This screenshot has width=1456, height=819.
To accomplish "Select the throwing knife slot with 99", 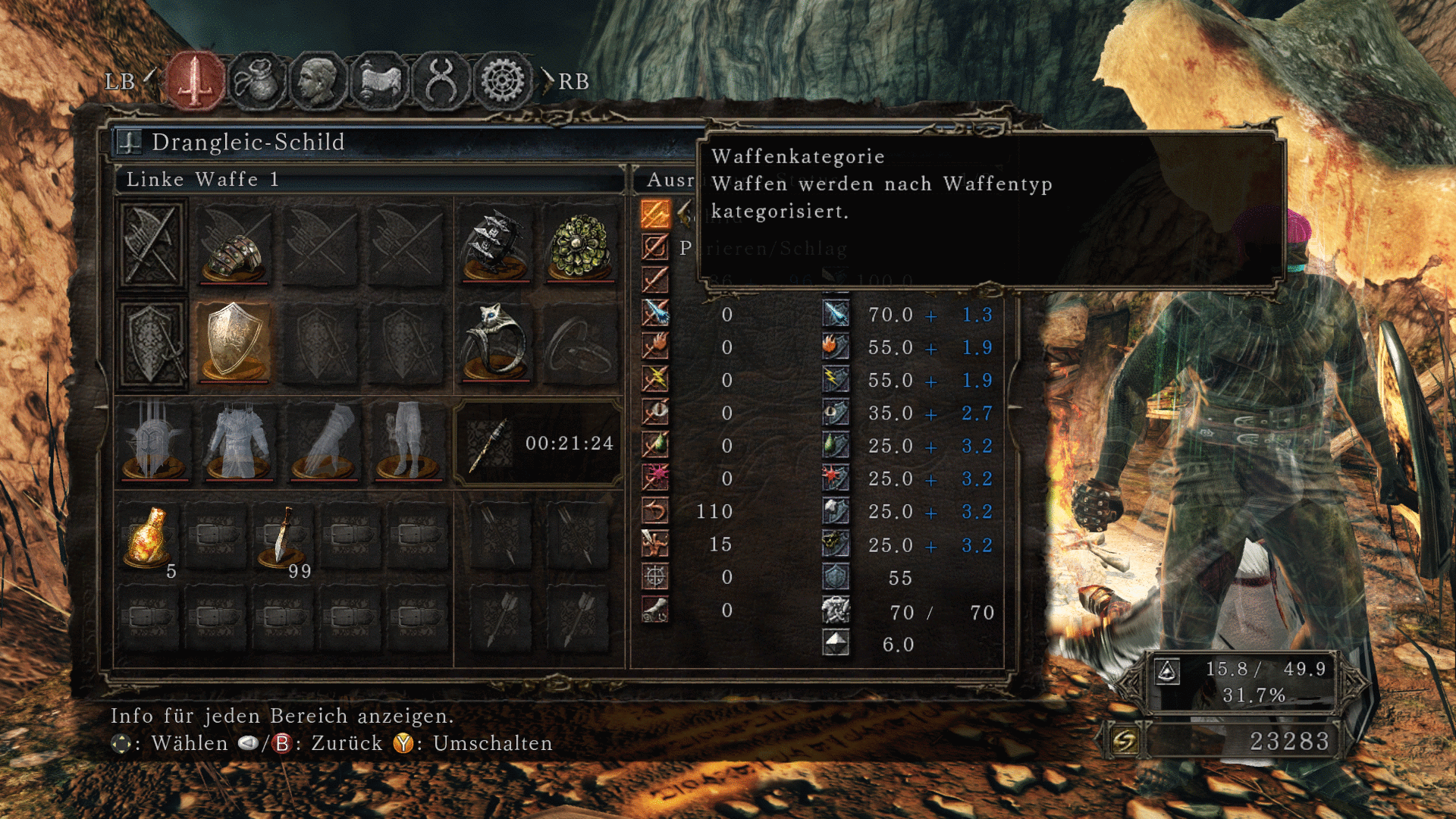I will coord(283,537).
